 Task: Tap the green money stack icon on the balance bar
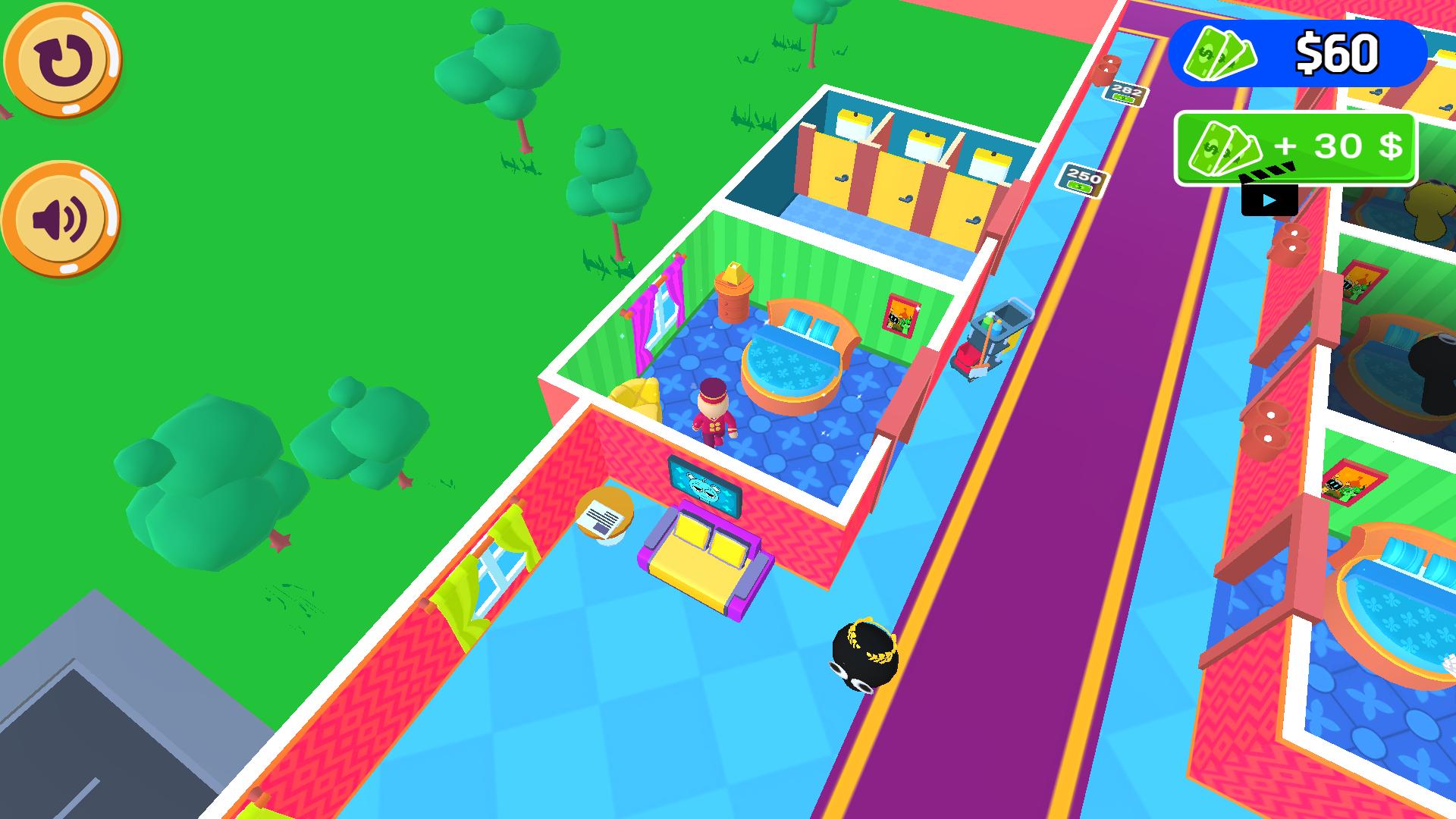1221,55
